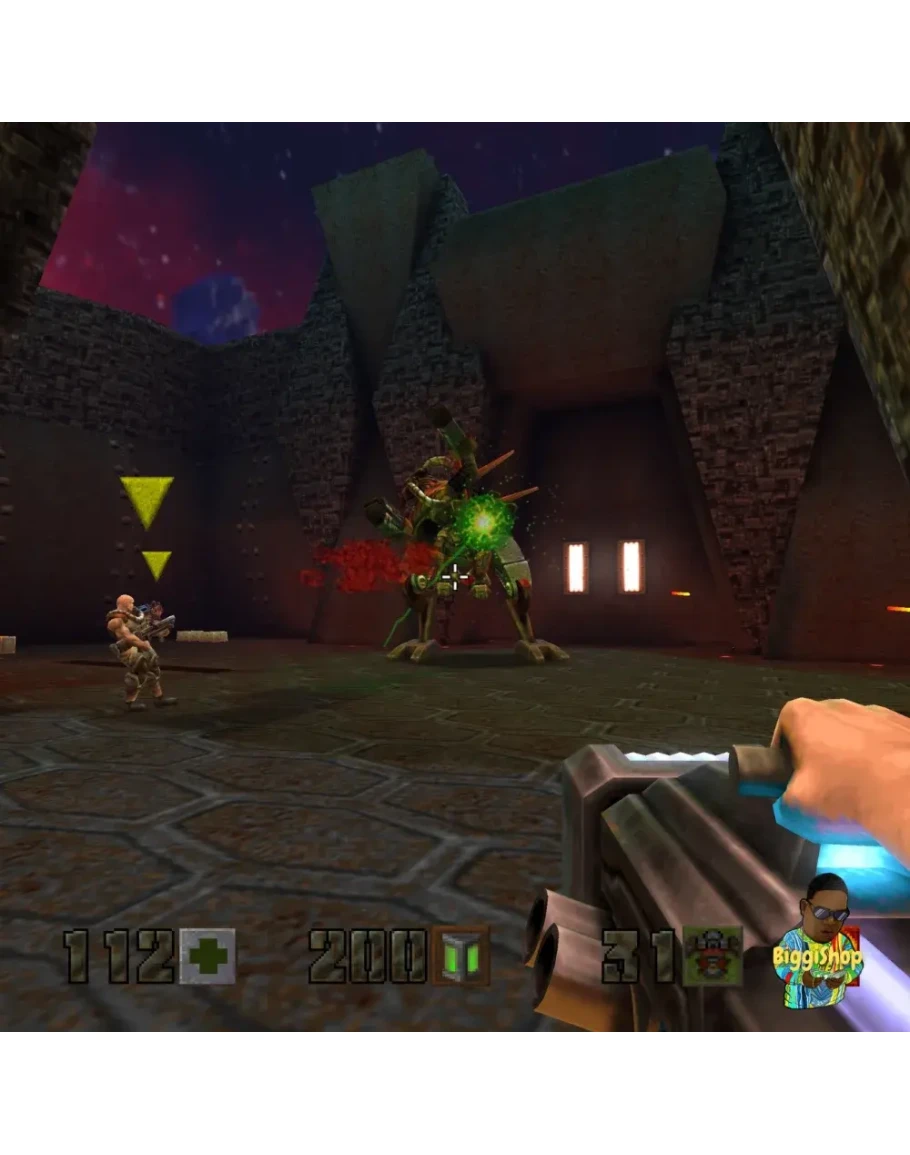Select the green energy cells ammo icon

point(461,955)
